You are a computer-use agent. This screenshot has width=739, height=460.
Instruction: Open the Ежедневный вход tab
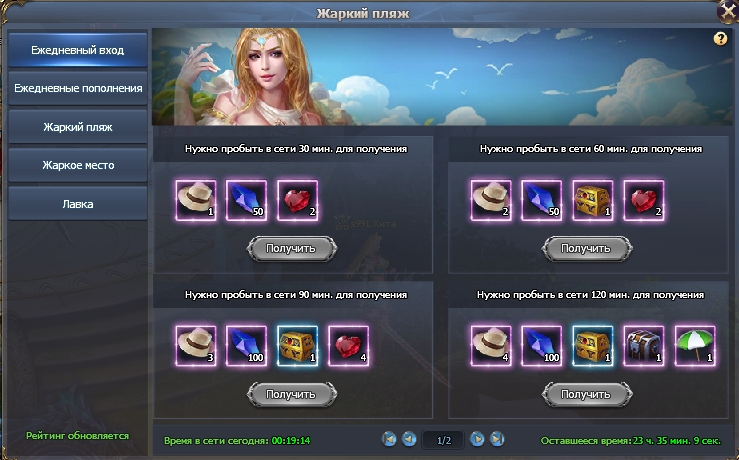[77, 50]
